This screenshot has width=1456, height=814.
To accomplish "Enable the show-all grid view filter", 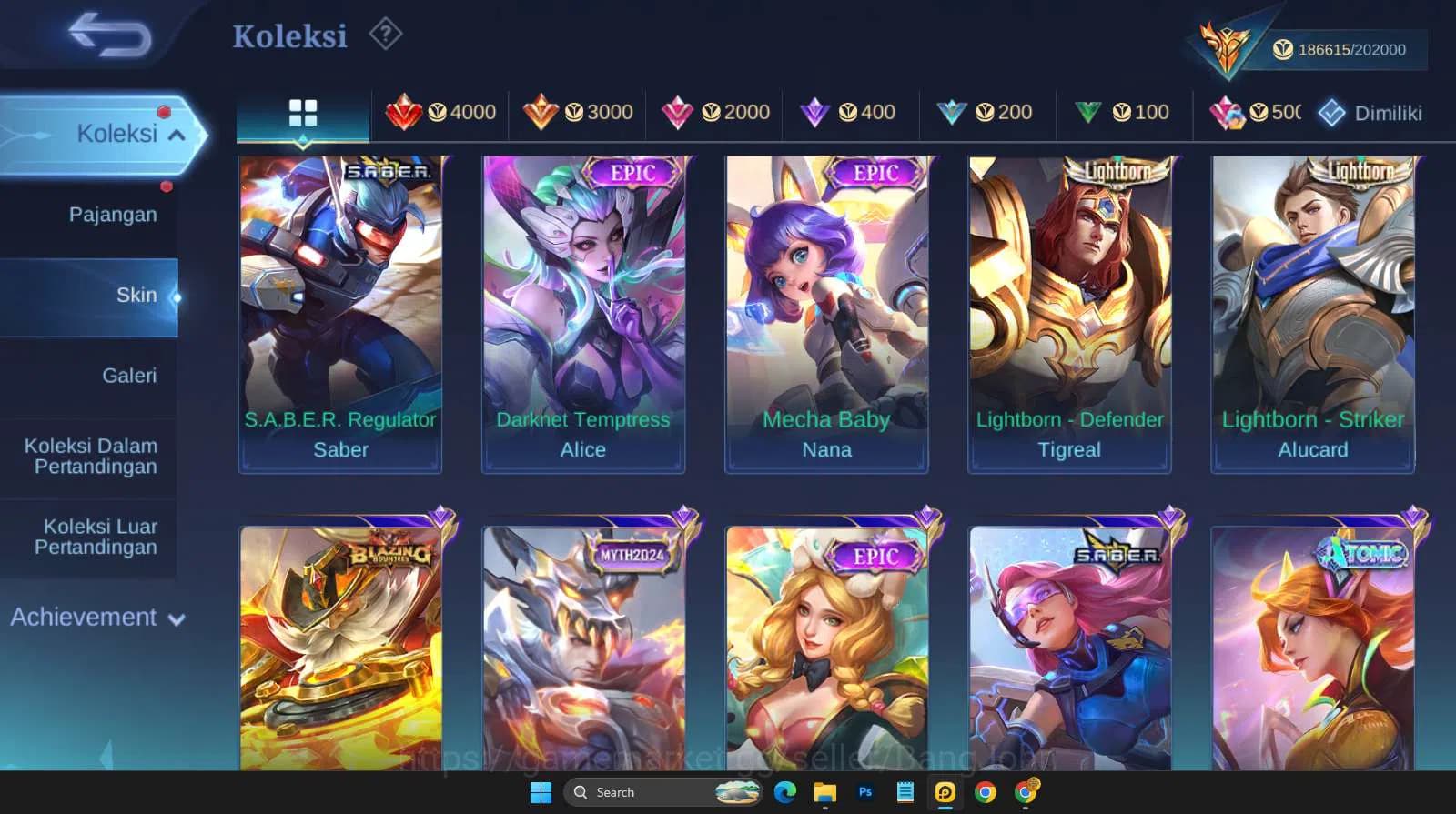I will click(302, 112).
